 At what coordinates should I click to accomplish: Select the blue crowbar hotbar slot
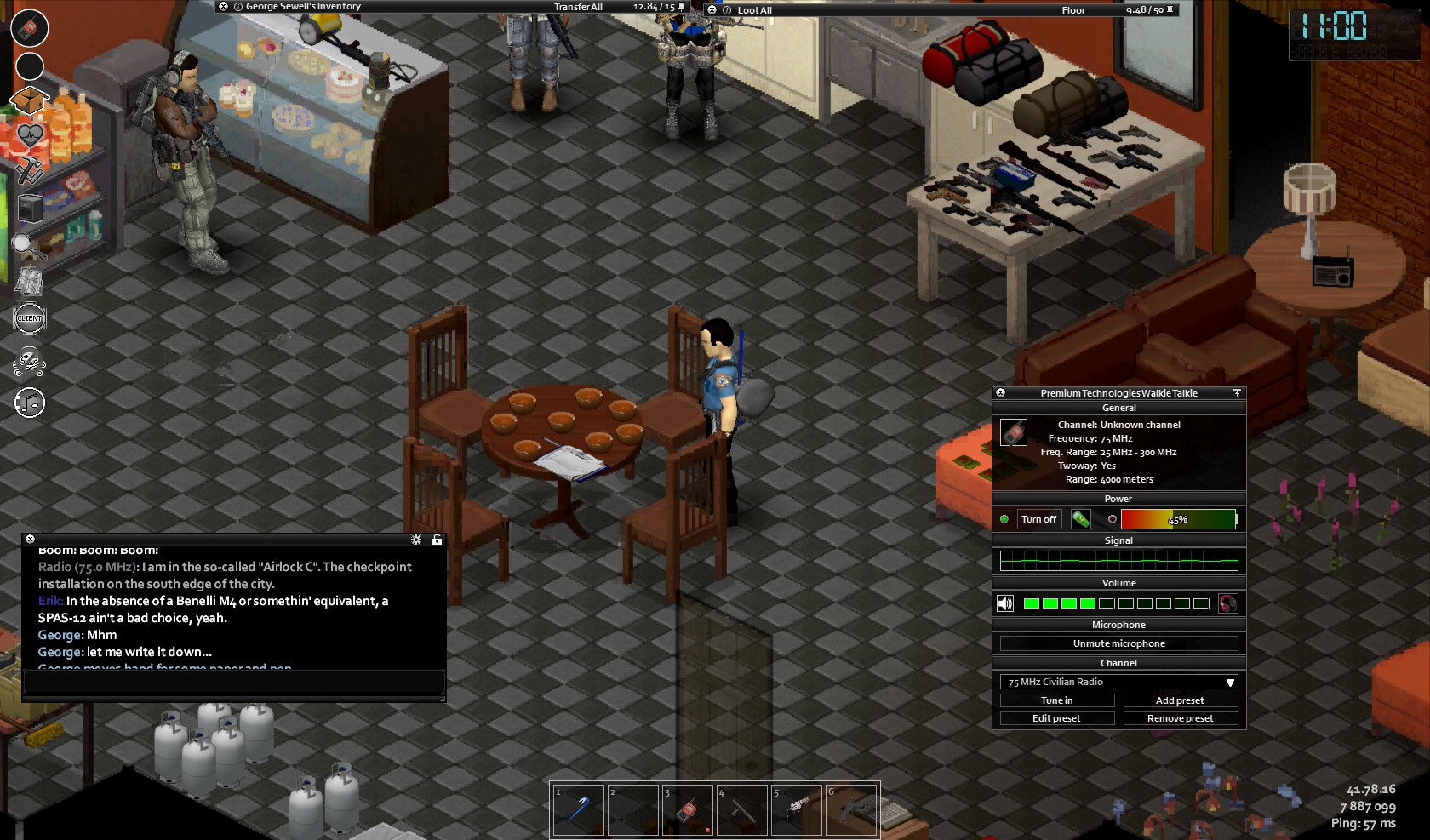pos(579,809)
